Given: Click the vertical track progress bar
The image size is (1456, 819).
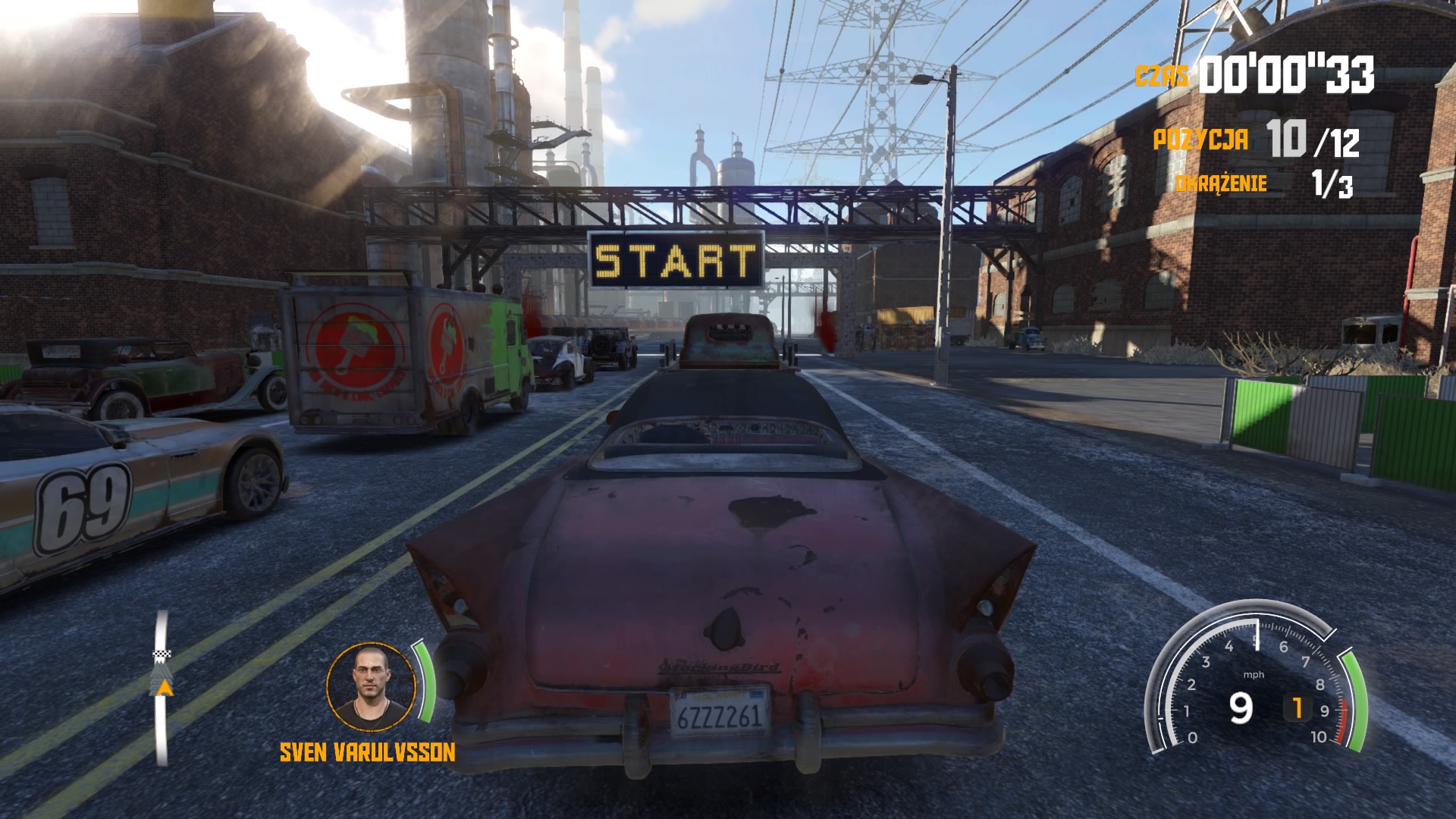Looking at the screenshot, I should click(x=162, y=689).
